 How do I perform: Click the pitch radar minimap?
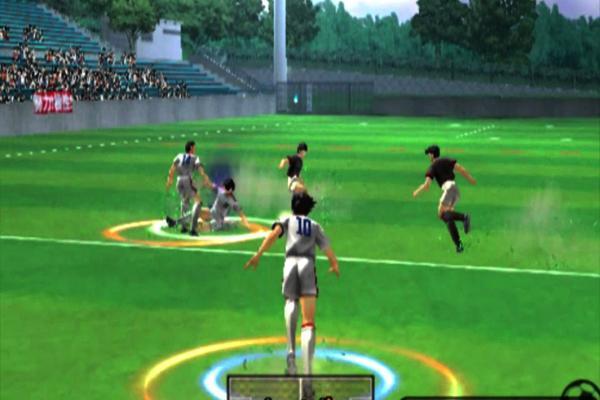tap(300, 388)
